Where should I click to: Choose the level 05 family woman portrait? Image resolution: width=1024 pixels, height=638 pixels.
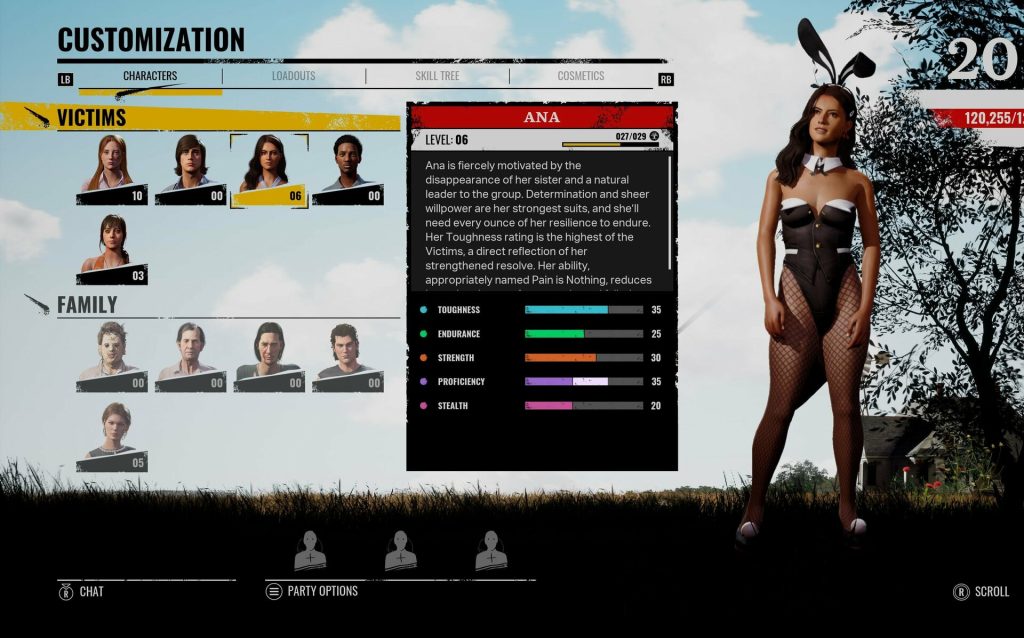click(112, 437)
